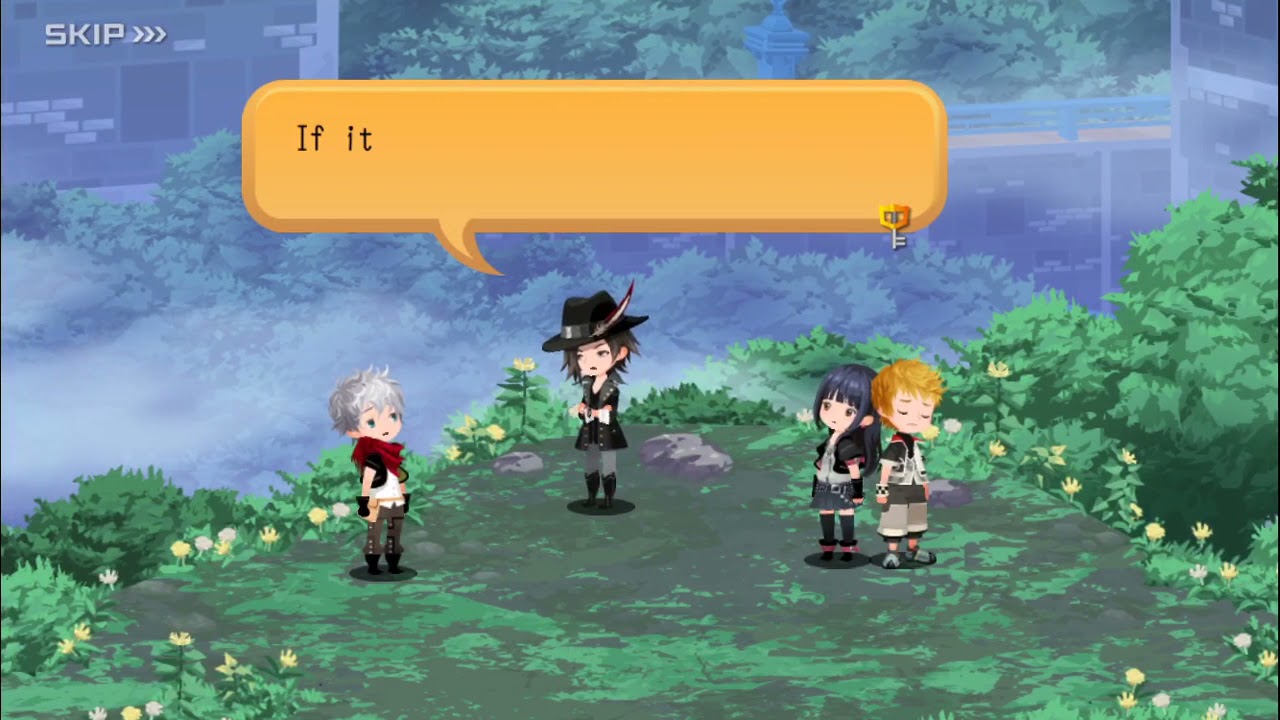
Task: Tap the orange dialogue speech bubble
Action: 594,156
